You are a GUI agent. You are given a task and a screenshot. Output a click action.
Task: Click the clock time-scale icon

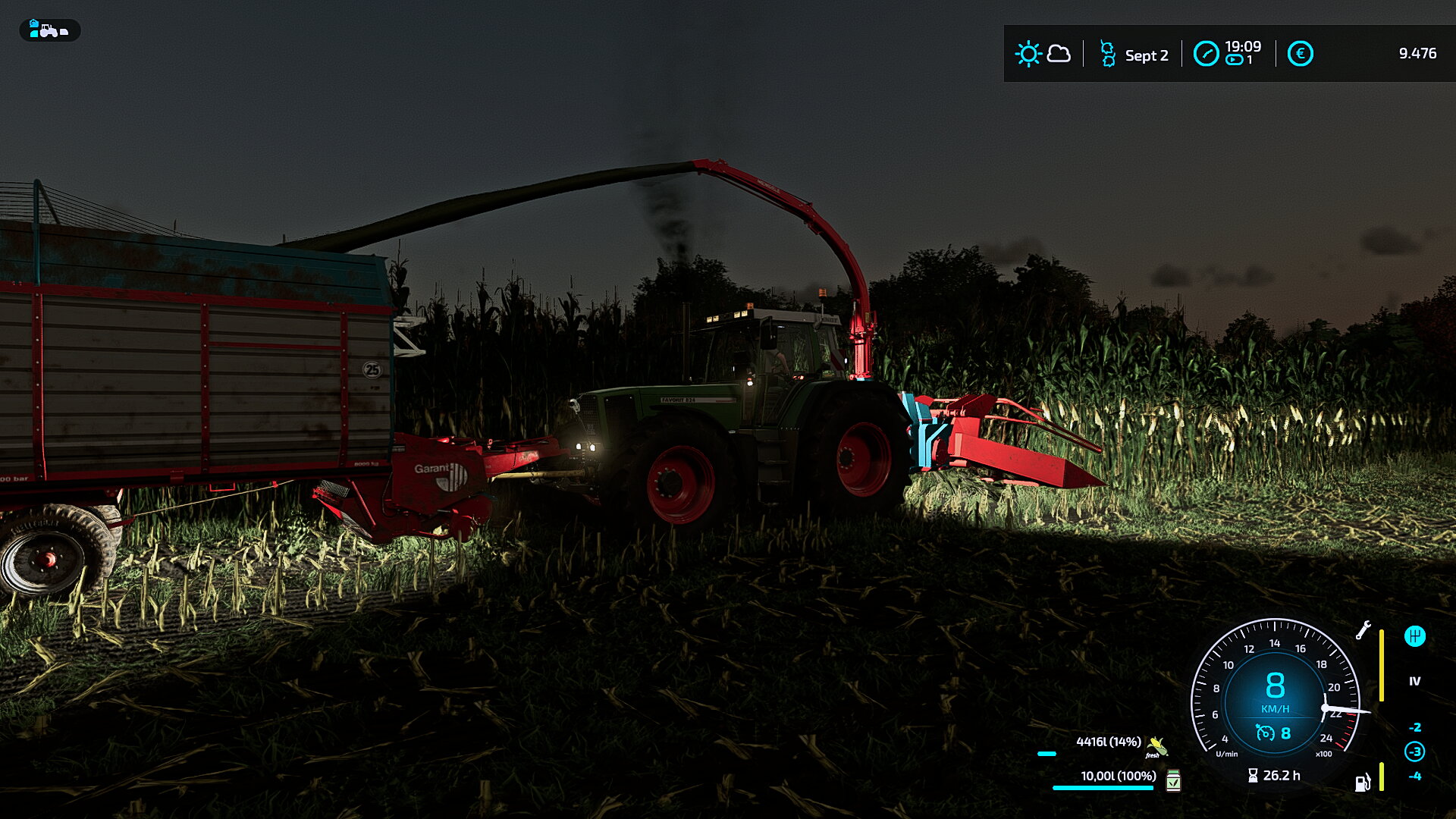1206,54
